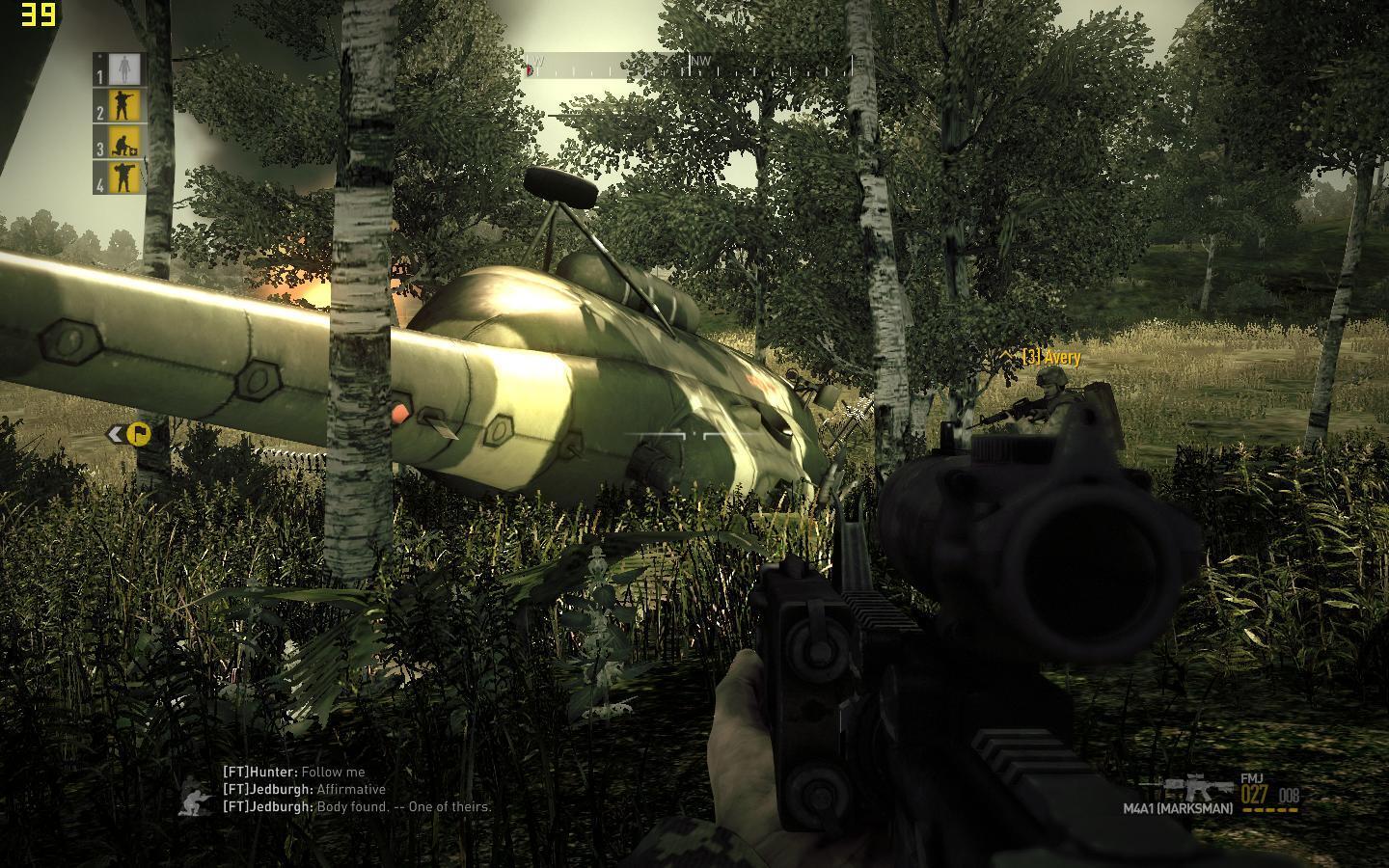Choose squad member 2 pointing soldier icon
Viewport: 1389px width, 868px height.
[x=122, y=105]
